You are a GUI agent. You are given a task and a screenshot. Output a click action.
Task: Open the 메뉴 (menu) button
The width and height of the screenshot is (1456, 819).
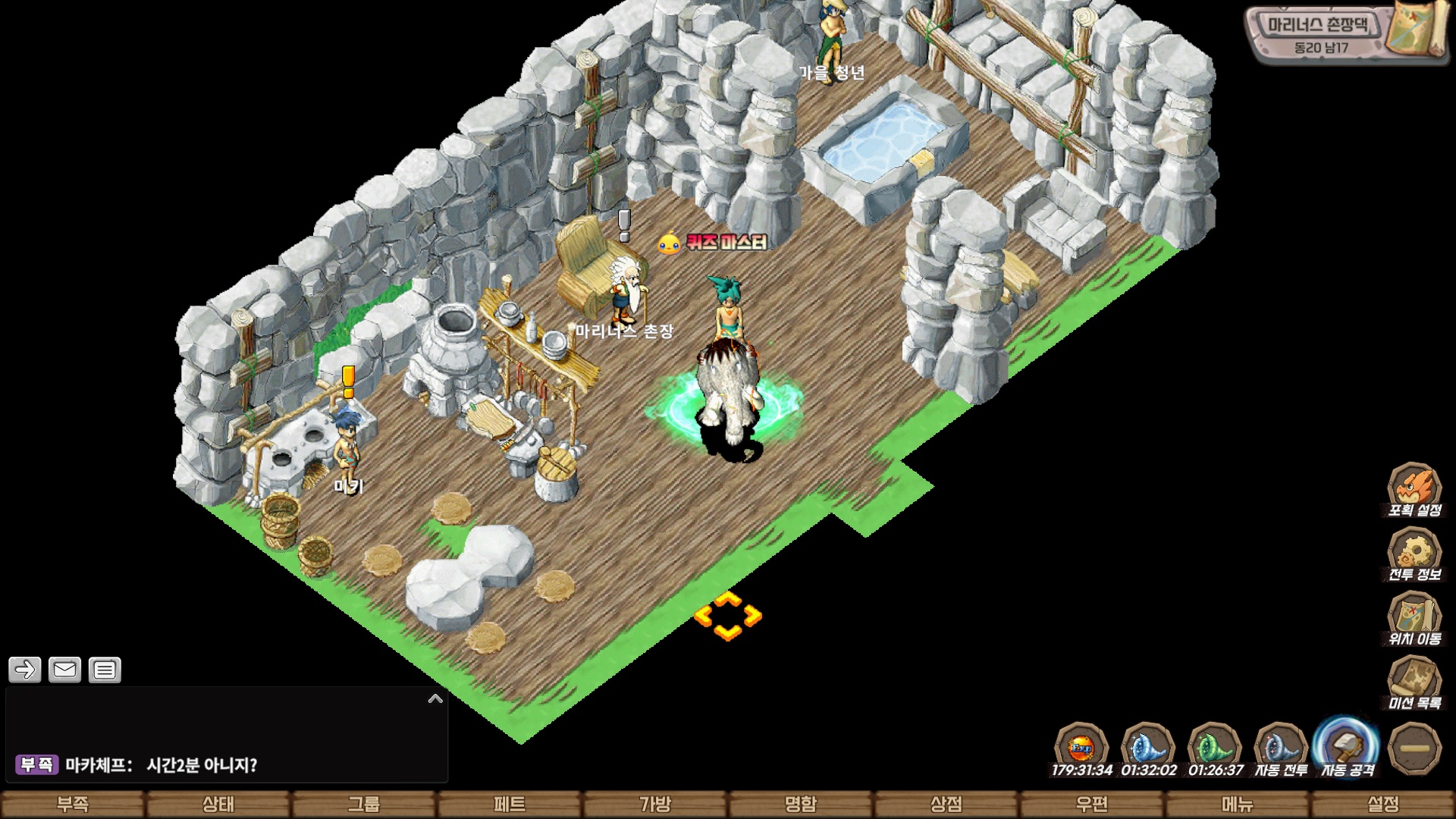pos(1238,804)
